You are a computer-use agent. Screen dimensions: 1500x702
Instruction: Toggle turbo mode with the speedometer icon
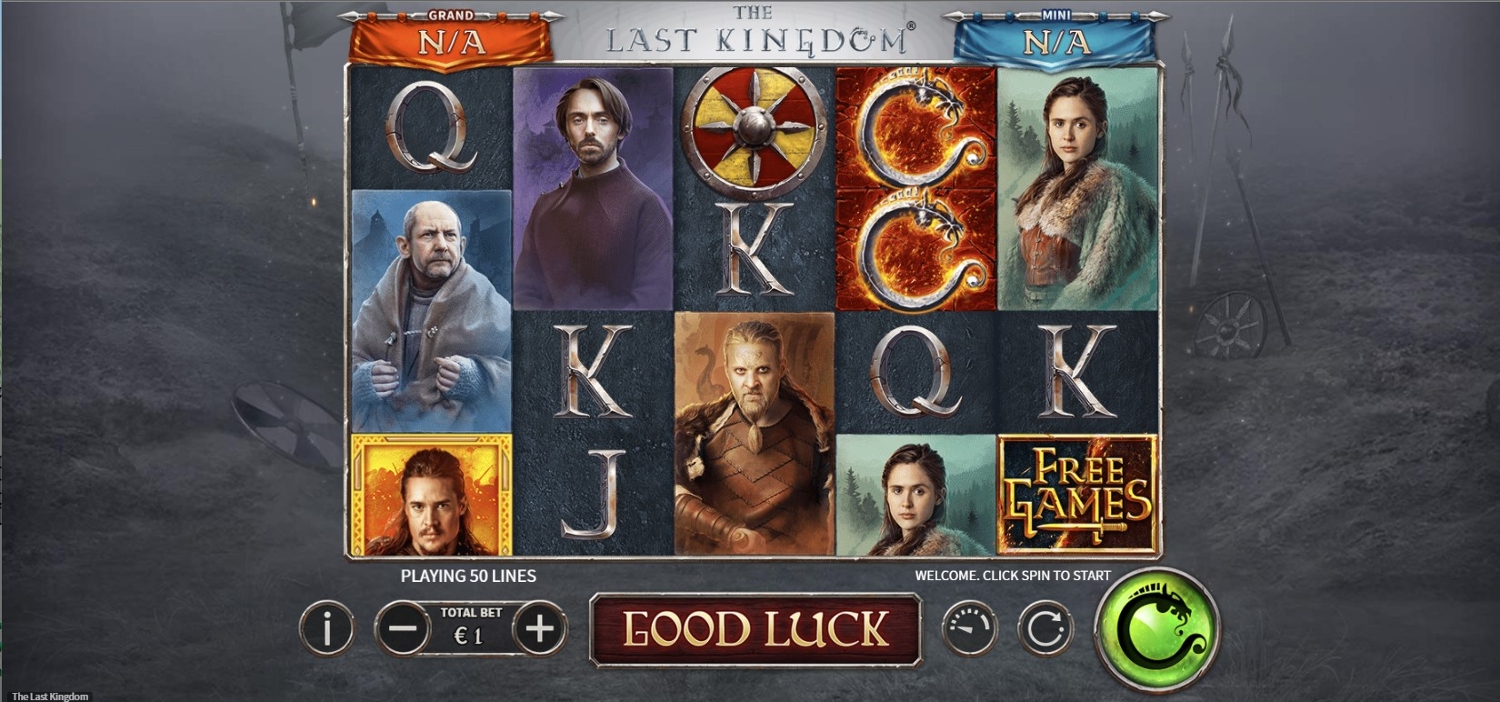pos(969,629)
